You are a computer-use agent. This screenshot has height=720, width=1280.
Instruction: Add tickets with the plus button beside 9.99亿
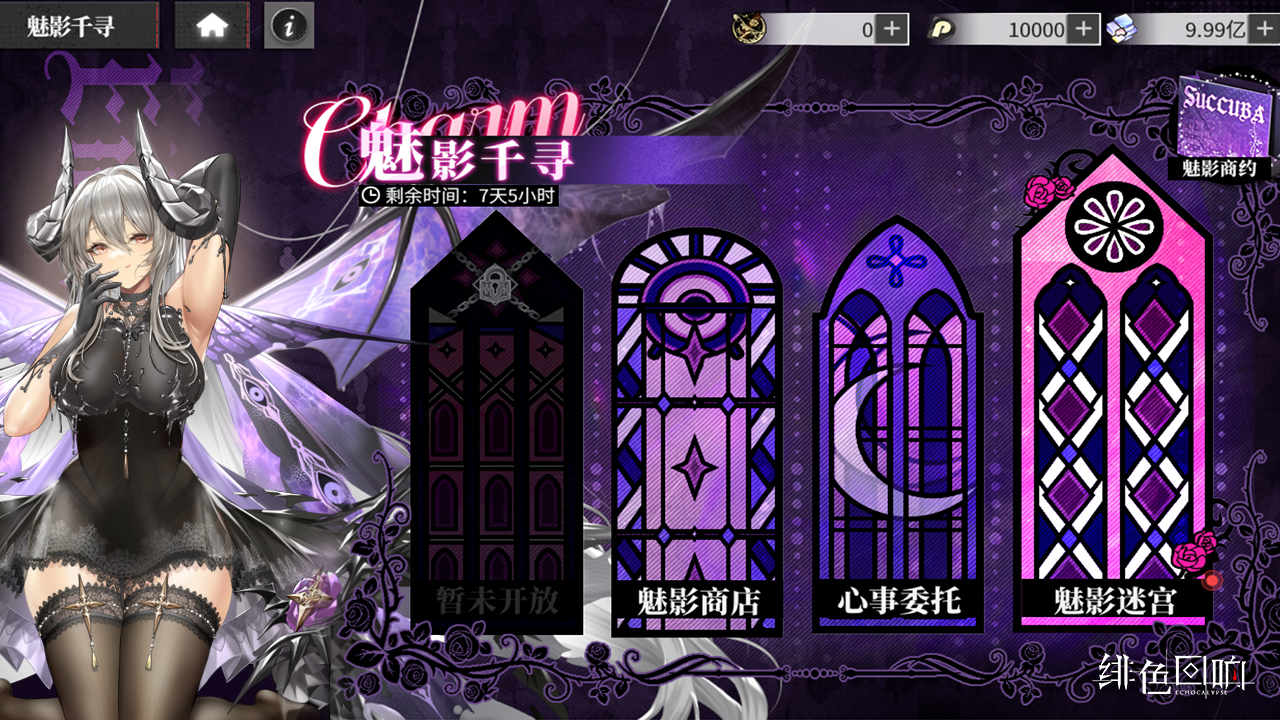pos(1264,26)
